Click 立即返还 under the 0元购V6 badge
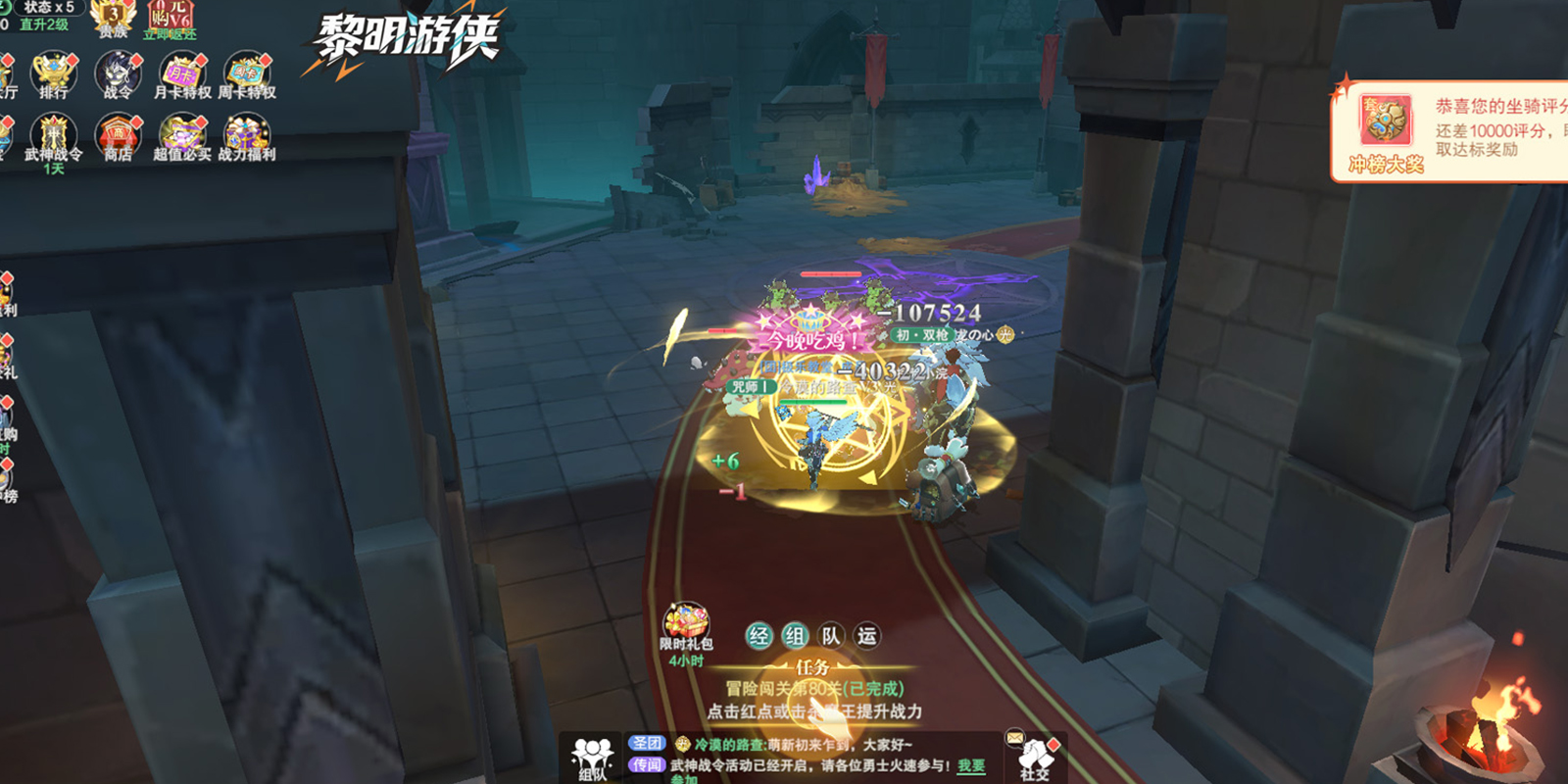 tap(169, 29)
